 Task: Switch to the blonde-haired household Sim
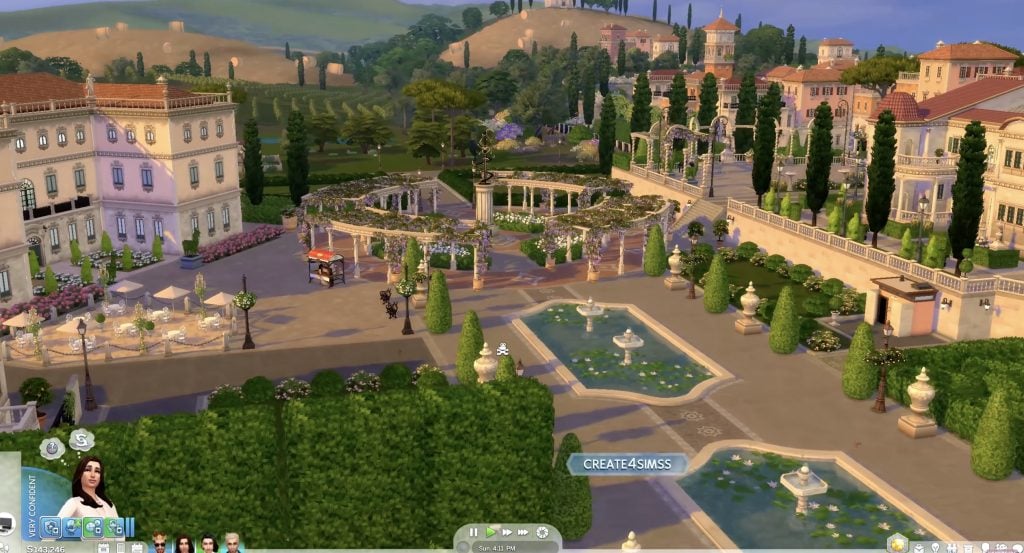[232, 543]
